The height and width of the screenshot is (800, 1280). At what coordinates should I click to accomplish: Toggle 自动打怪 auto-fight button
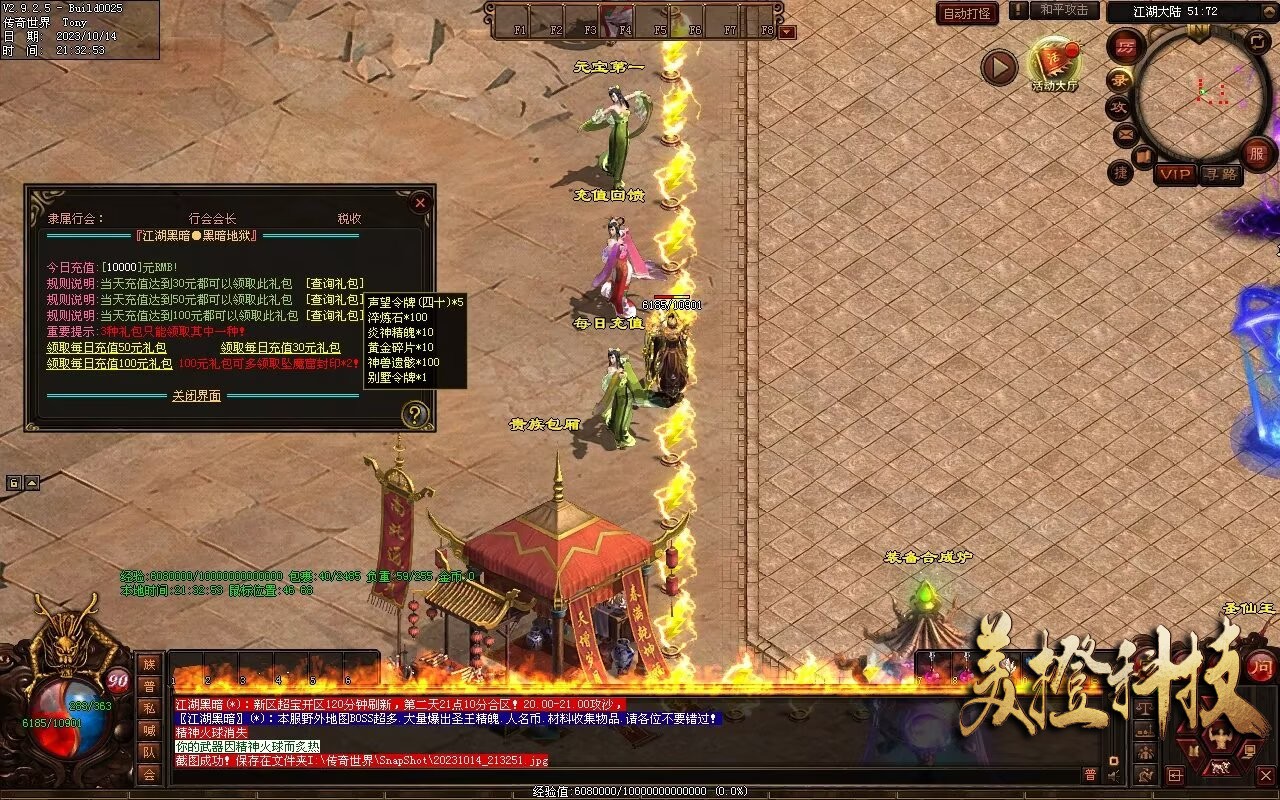click(967, 13)
